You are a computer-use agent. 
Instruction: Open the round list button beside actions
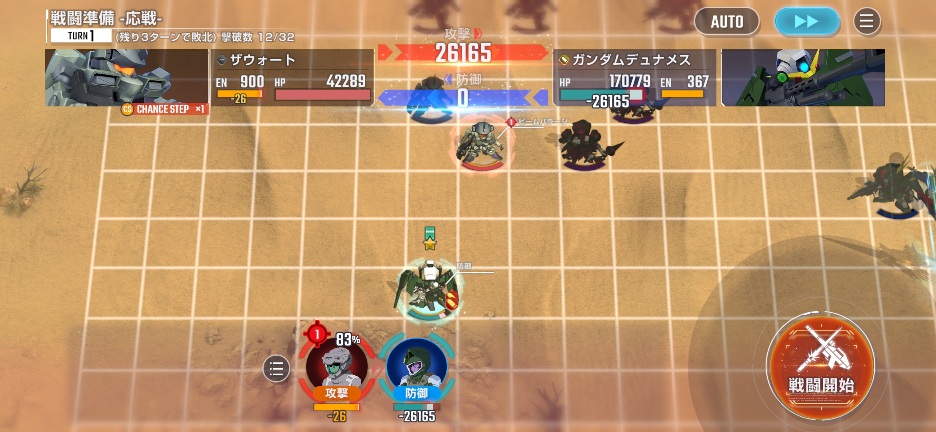coord(277,369)
